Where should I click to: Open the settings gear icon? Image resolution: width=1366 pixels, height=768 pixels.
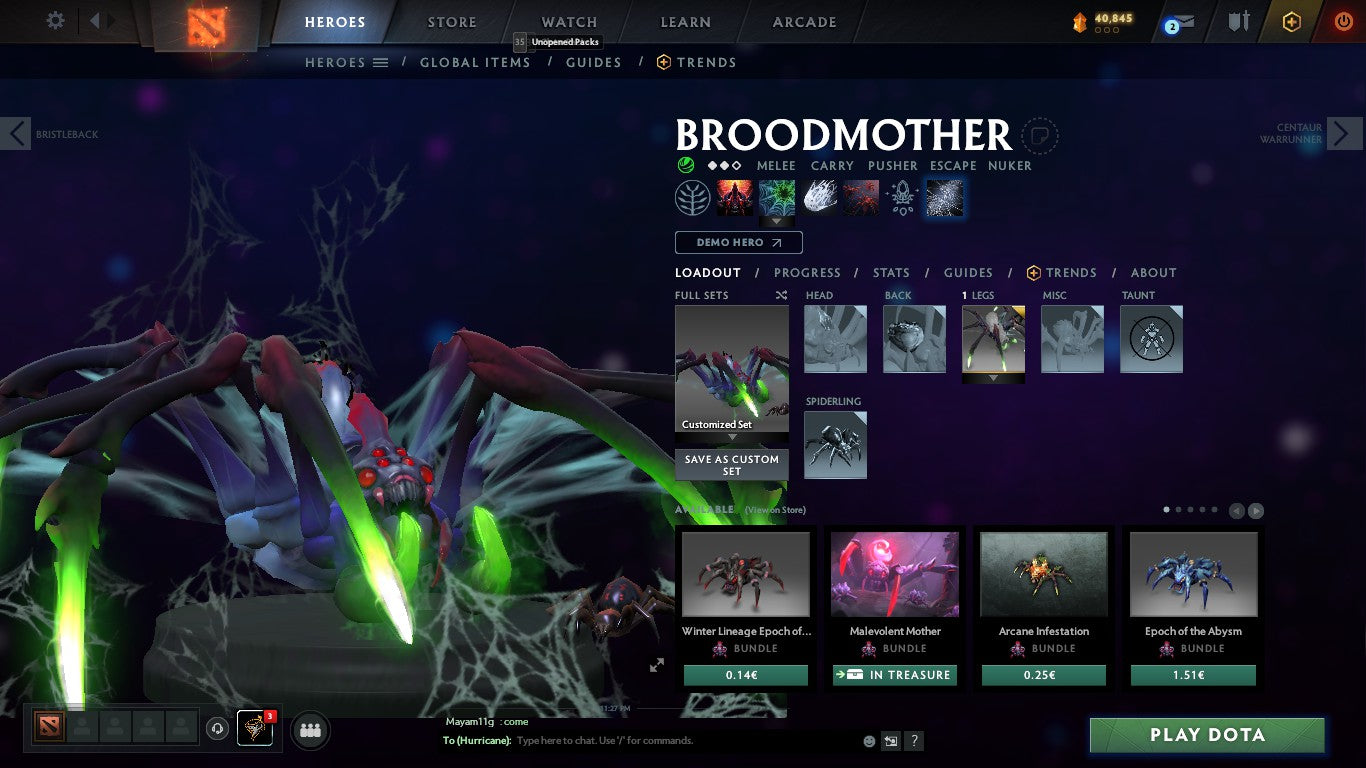tap(55, 20)
